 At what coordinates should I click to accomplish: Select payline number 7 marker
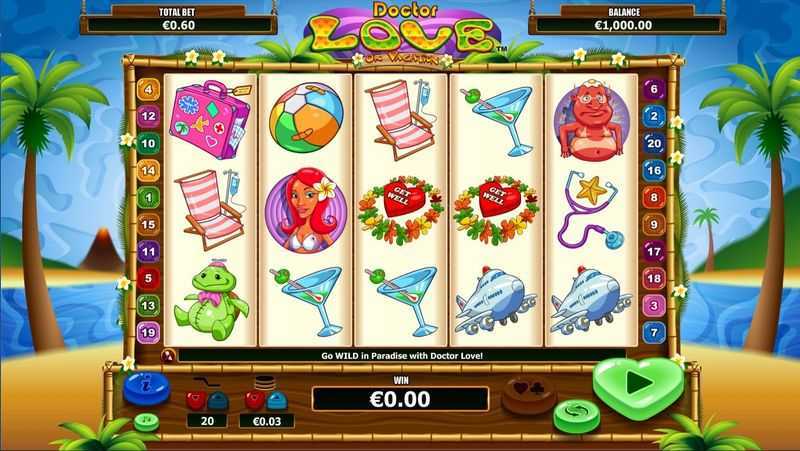click(x=654, y=332)
